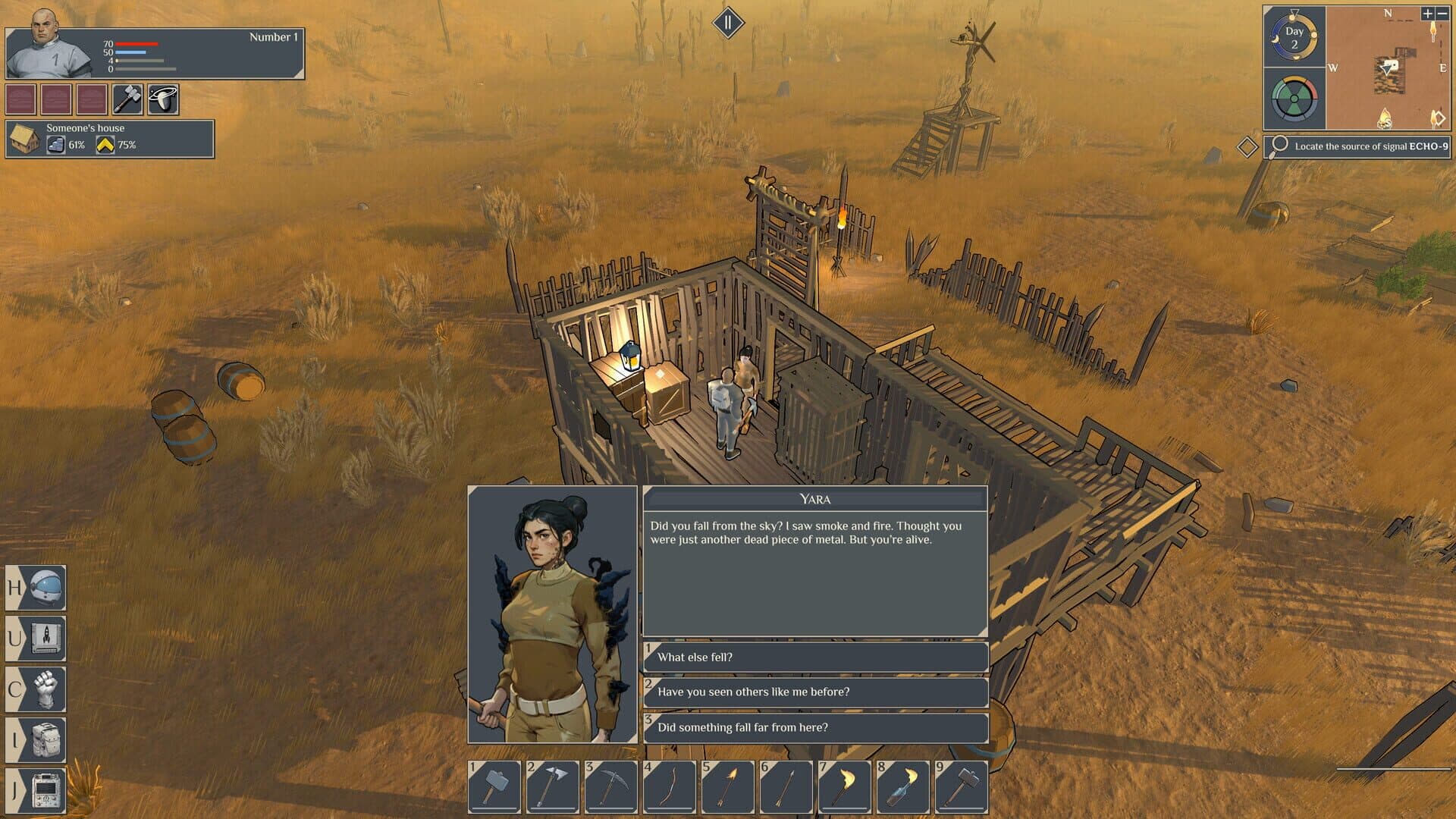Select the molotov bottle in slot 8
The image size is (1456, 819).
pos(902,786)
